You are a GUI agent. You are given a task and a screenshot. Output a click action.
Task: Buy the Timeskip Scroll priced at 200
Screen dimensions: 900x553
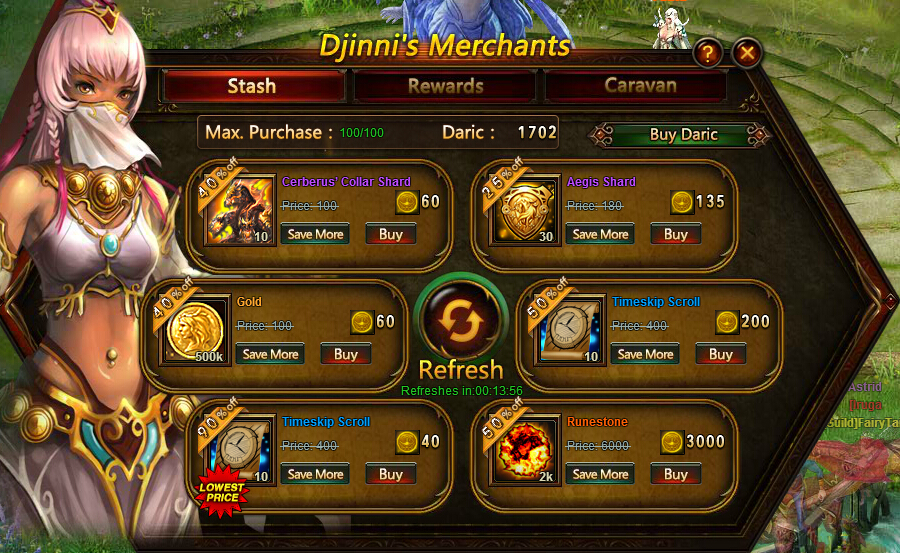(x=721, y=354)
